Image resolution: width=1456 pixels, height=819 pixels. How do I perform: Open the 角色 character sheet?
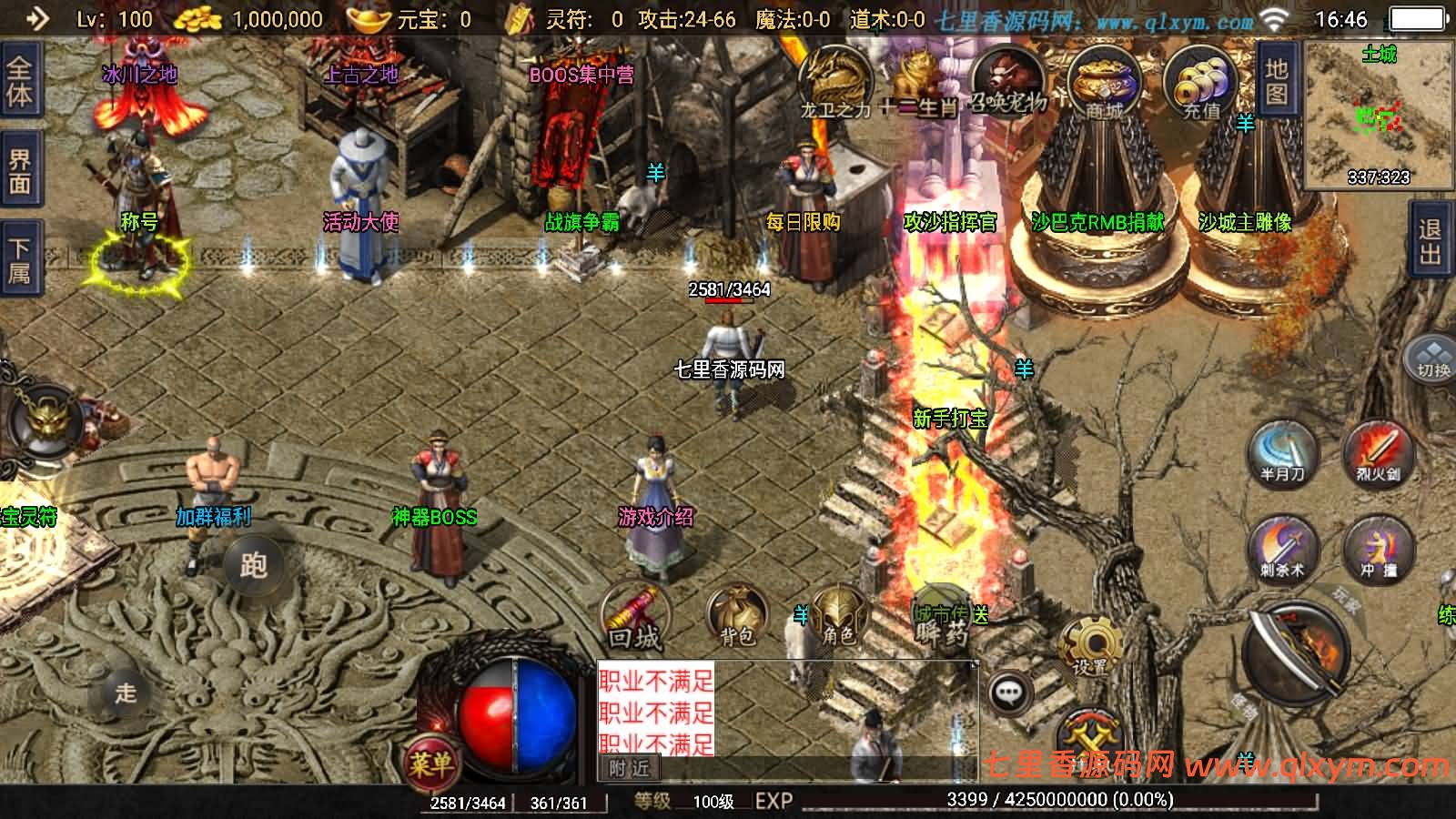click(838, 616)
